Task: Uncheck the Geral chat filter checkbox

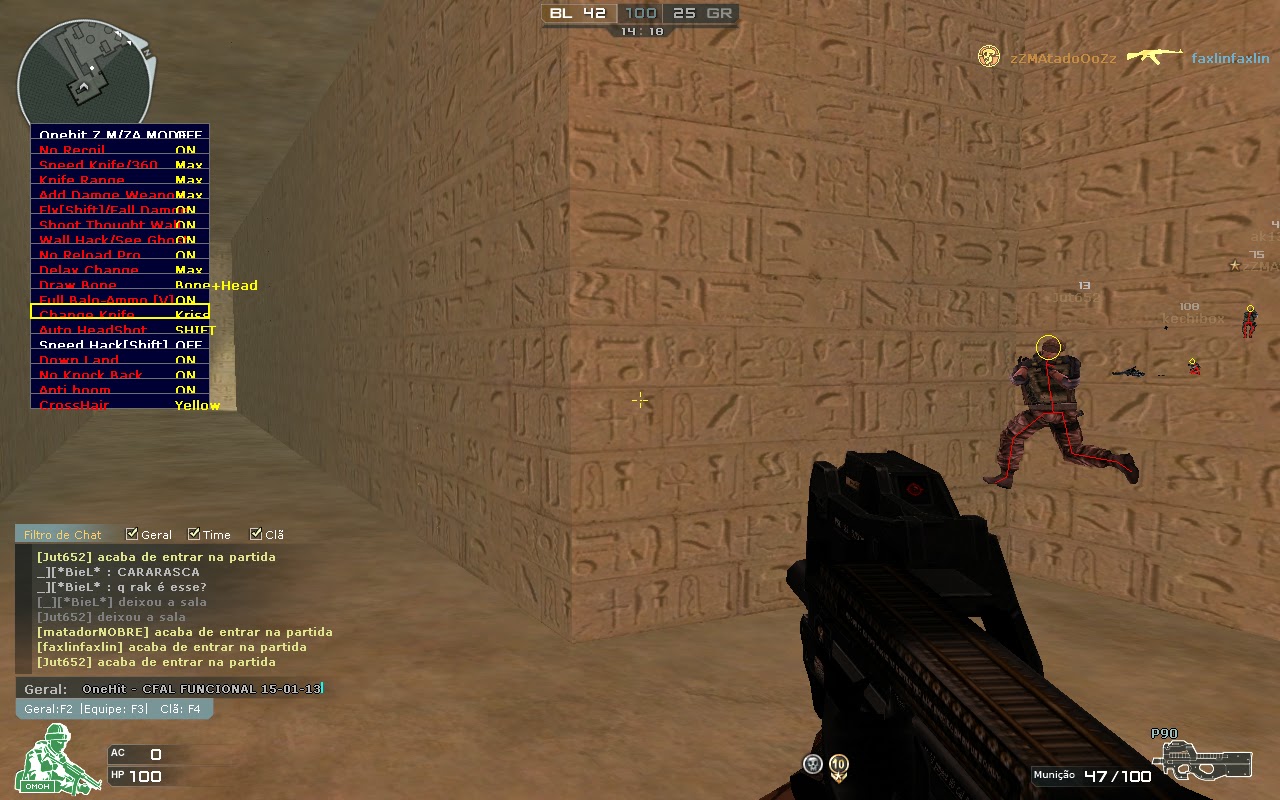Action: pos(131,534)
